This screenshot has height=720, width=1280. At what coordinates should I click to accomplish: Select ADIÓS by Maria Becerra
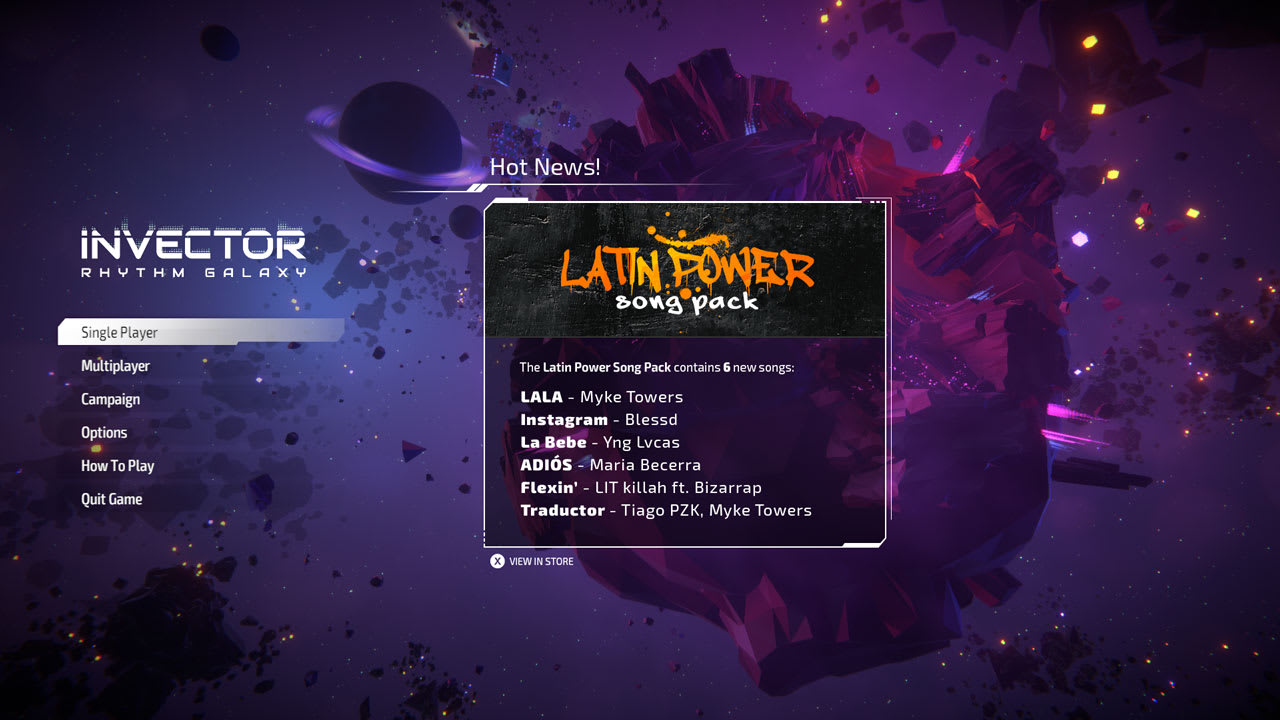(611, 465)
